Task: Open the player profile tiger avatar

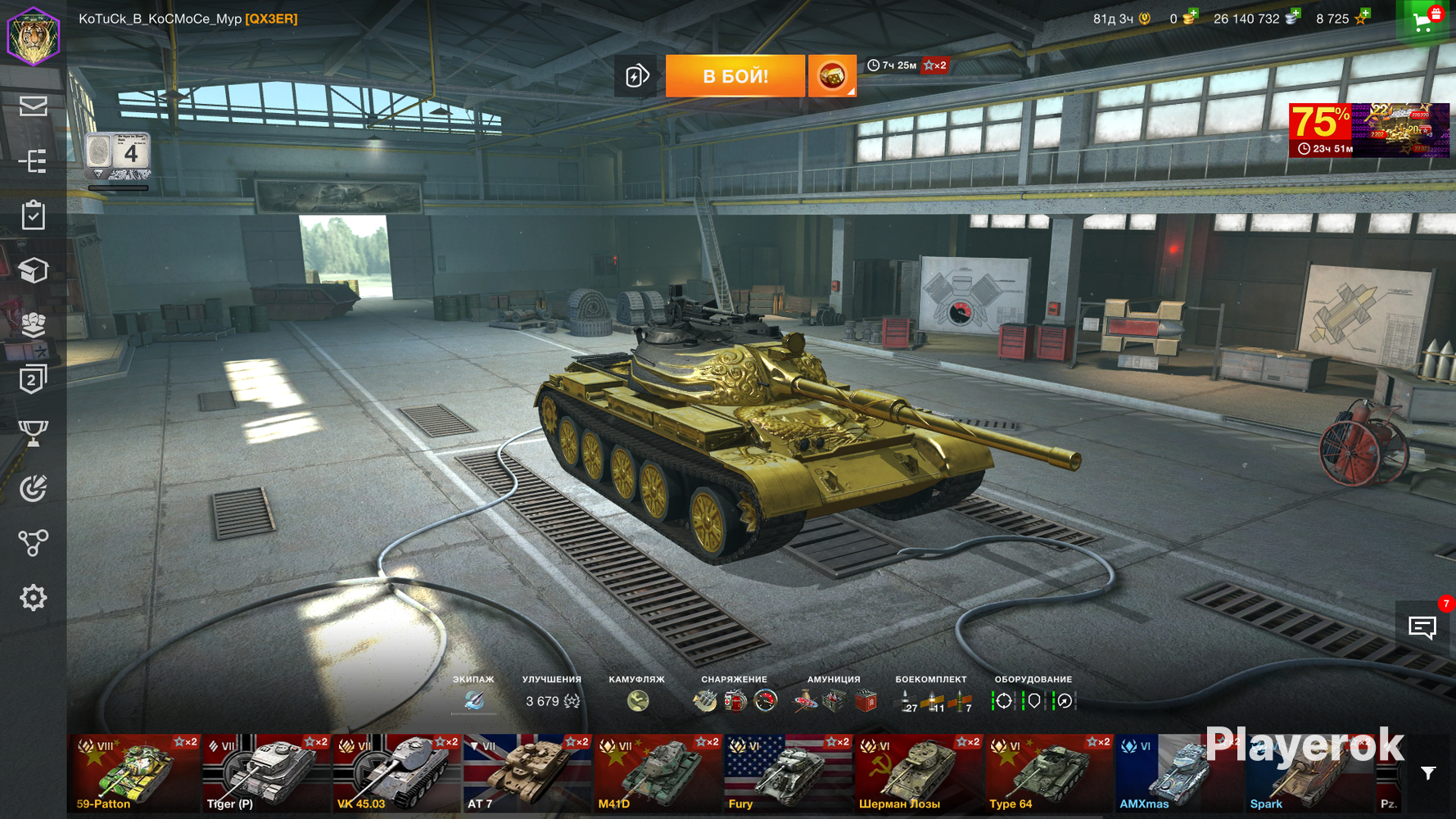Action: click(x=34, y=34)
